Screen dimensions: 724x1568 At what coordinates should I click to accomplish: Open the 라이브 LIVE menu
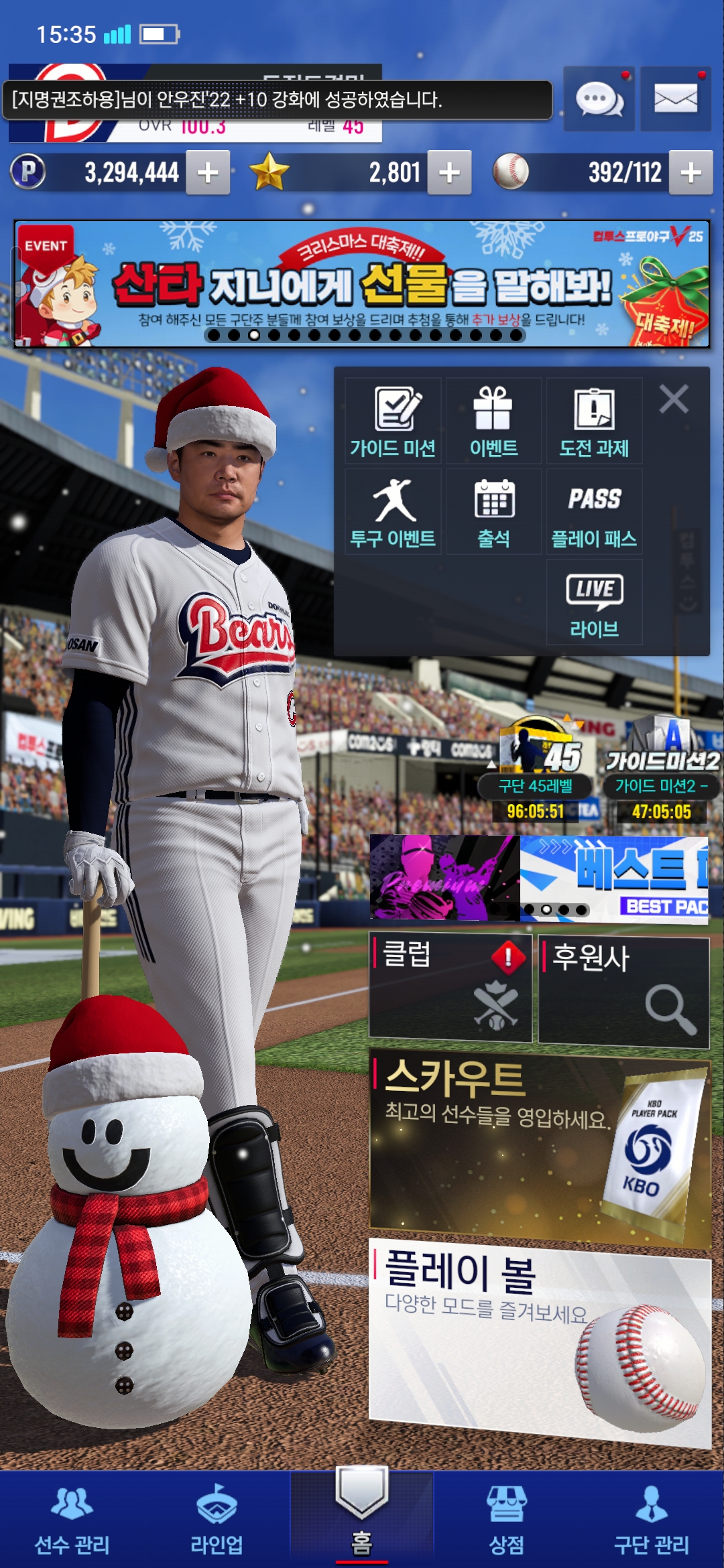[594, 602]
